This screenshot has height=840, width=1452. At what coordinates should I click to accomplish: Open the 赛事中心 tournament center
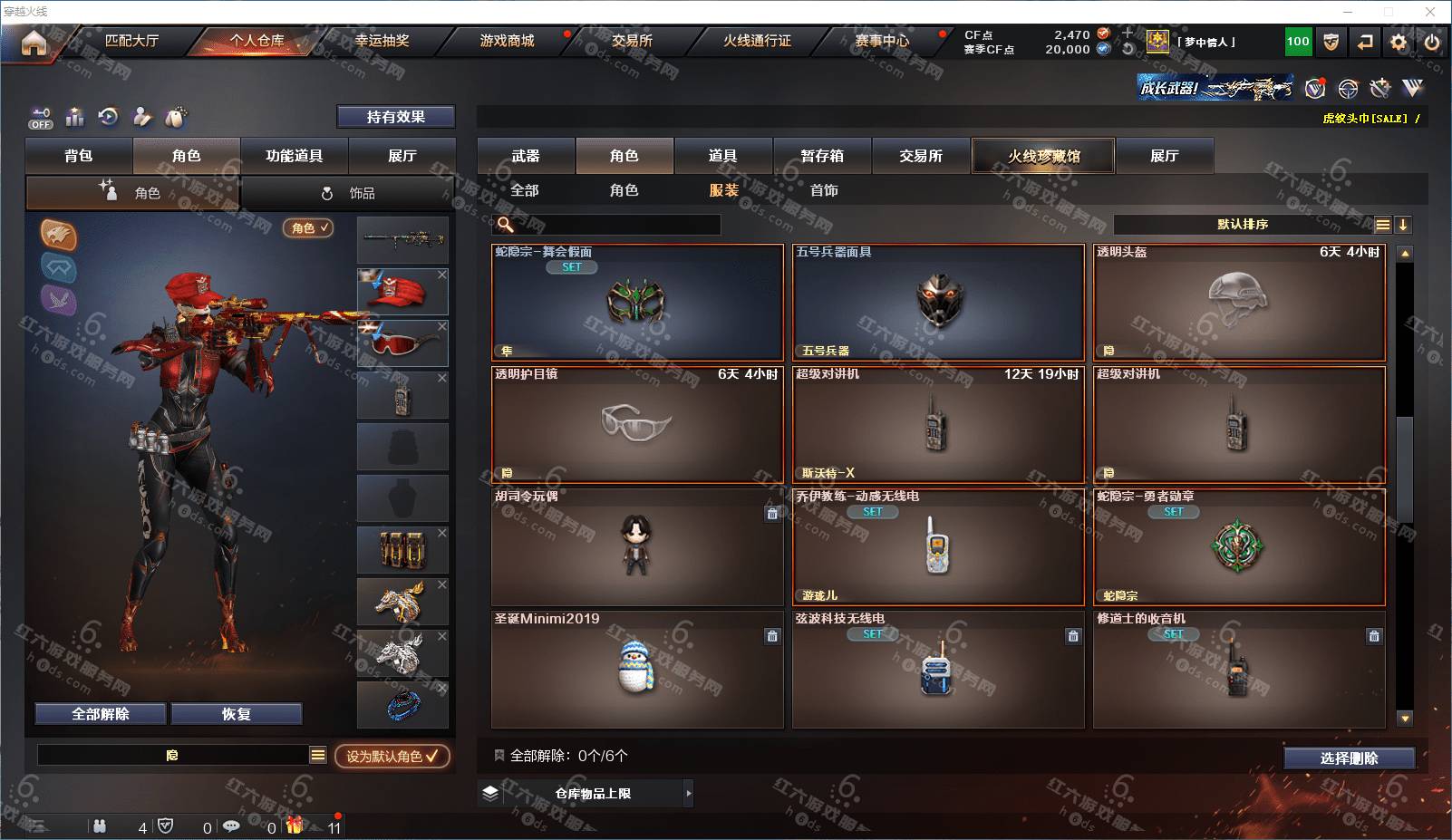[x=881, y=41]
